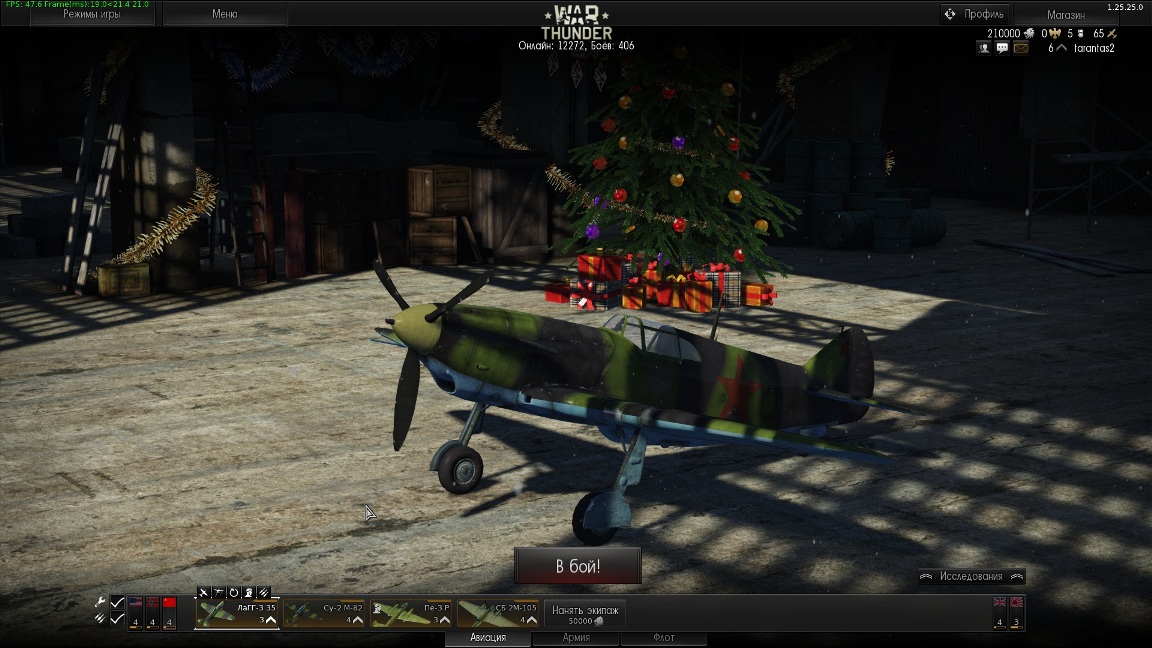Viewport: 1152px width, 648px height.
Task: Pick the СБ 2М-105 aircraft slot
Action: pos(499,613)
